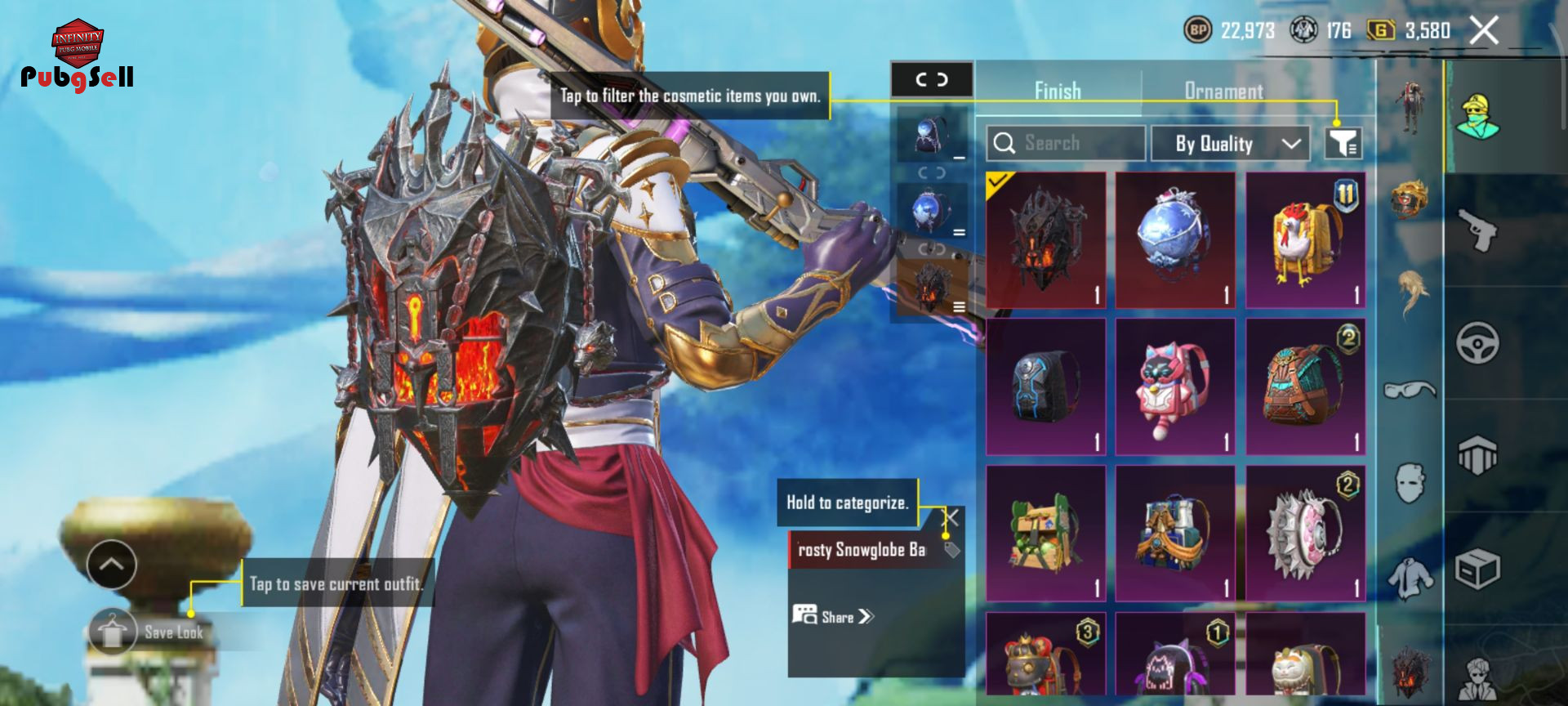Select the pink cat backpack
Viewport: 1568px width, 706px height.
(1175, 387)
